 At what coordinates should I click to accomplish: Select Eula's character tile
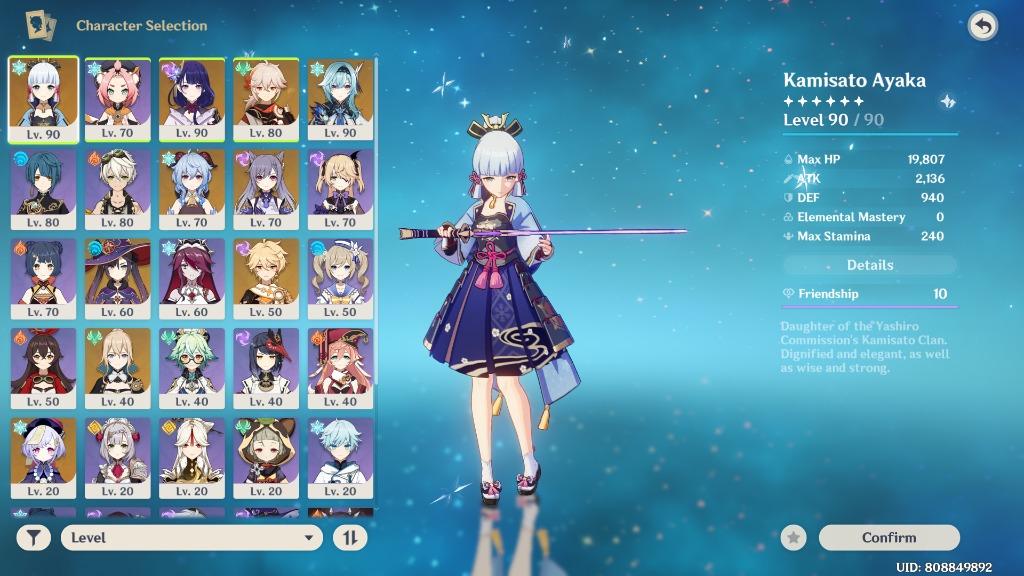(340, 99)
